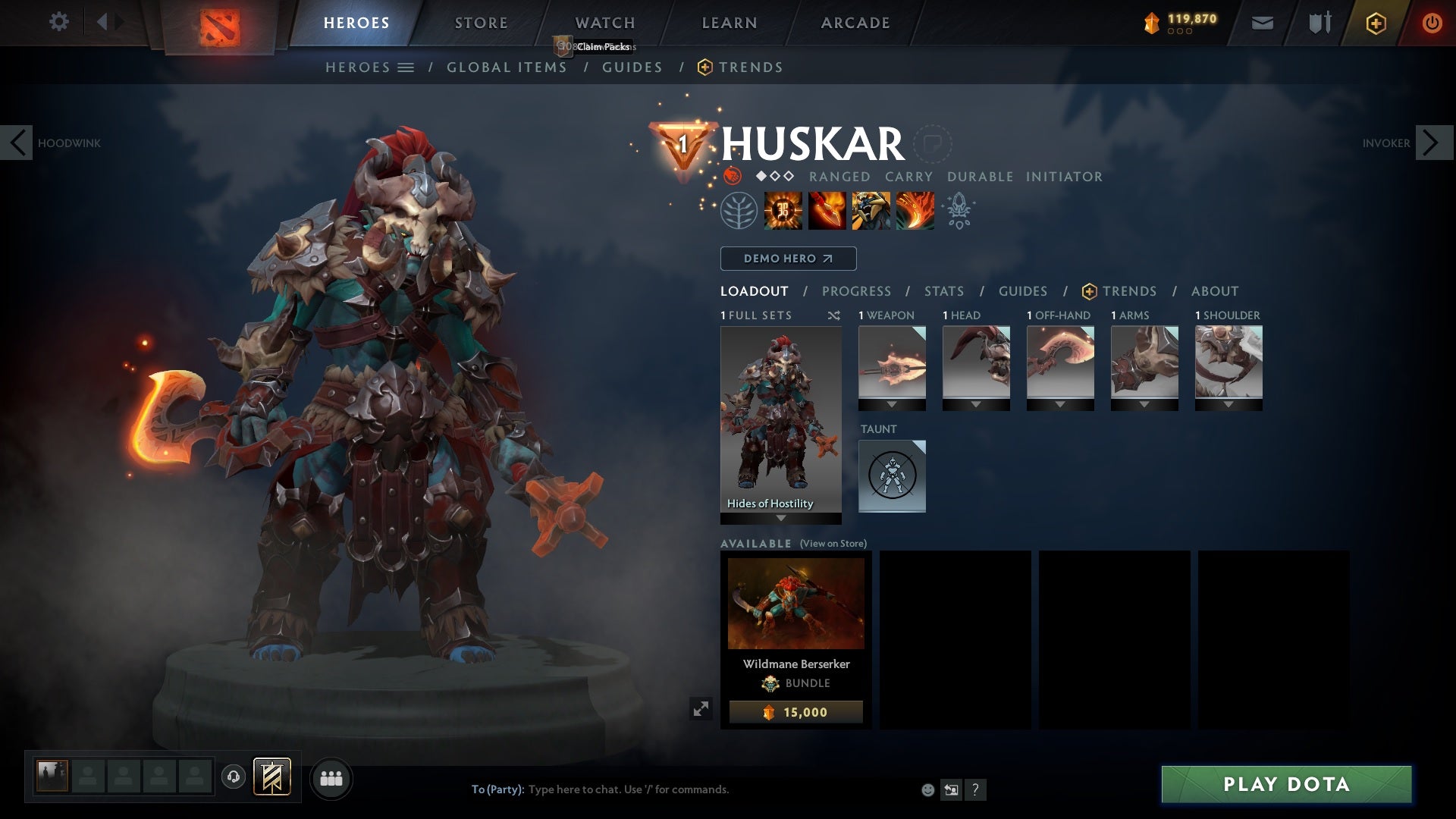The image size is (1456, 819).
Task: Open the friends list icon near party slots
Action: coord(331,778)
